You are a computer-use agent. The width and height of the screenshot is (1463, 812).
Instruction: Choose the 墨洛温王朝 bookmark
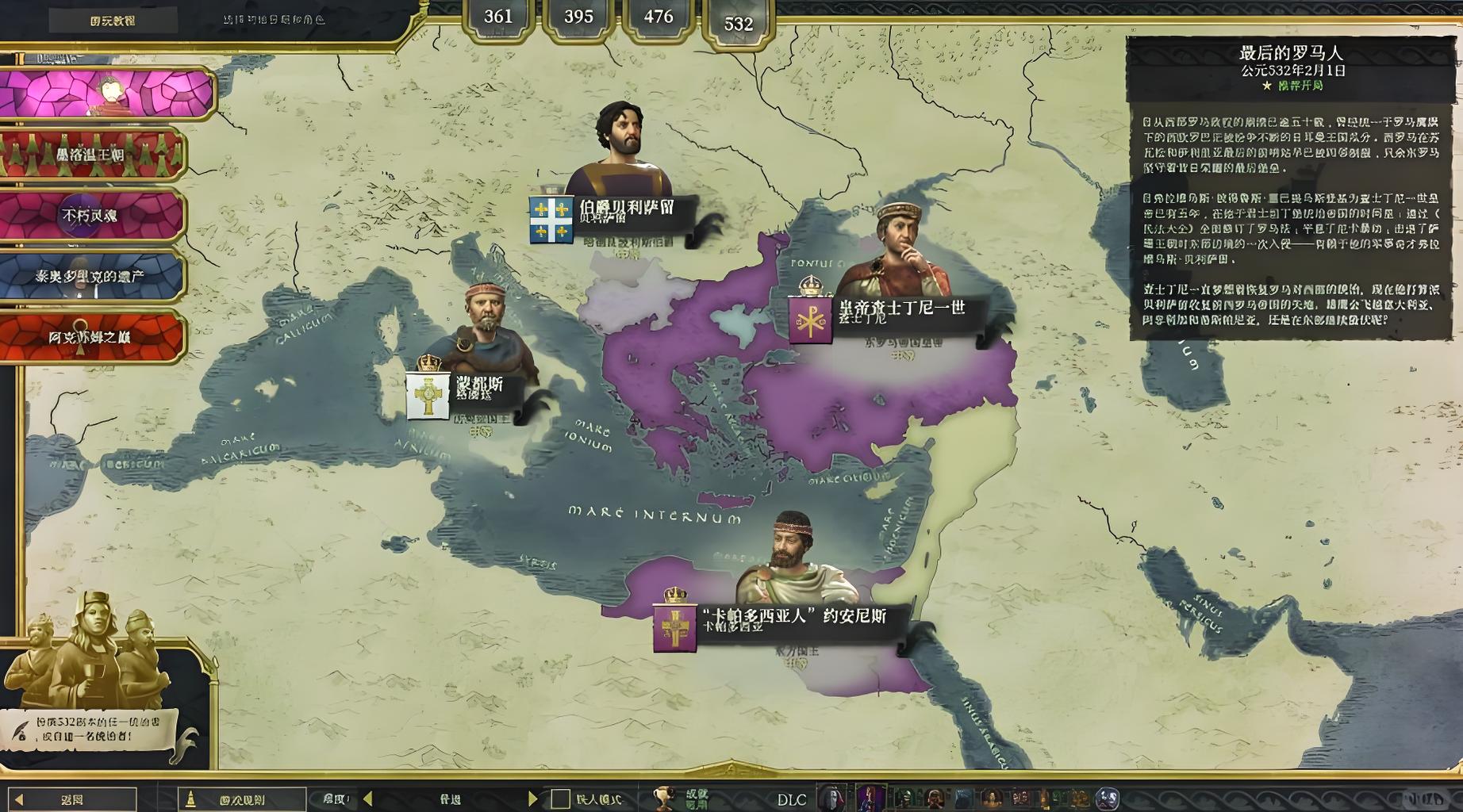[x=91, y=155]
